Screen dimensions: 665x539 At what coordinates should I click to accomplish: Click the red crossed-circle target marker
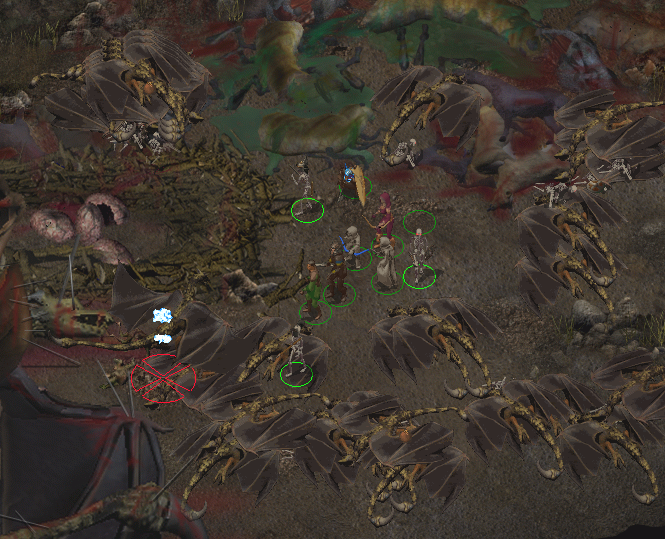[163, 379]
